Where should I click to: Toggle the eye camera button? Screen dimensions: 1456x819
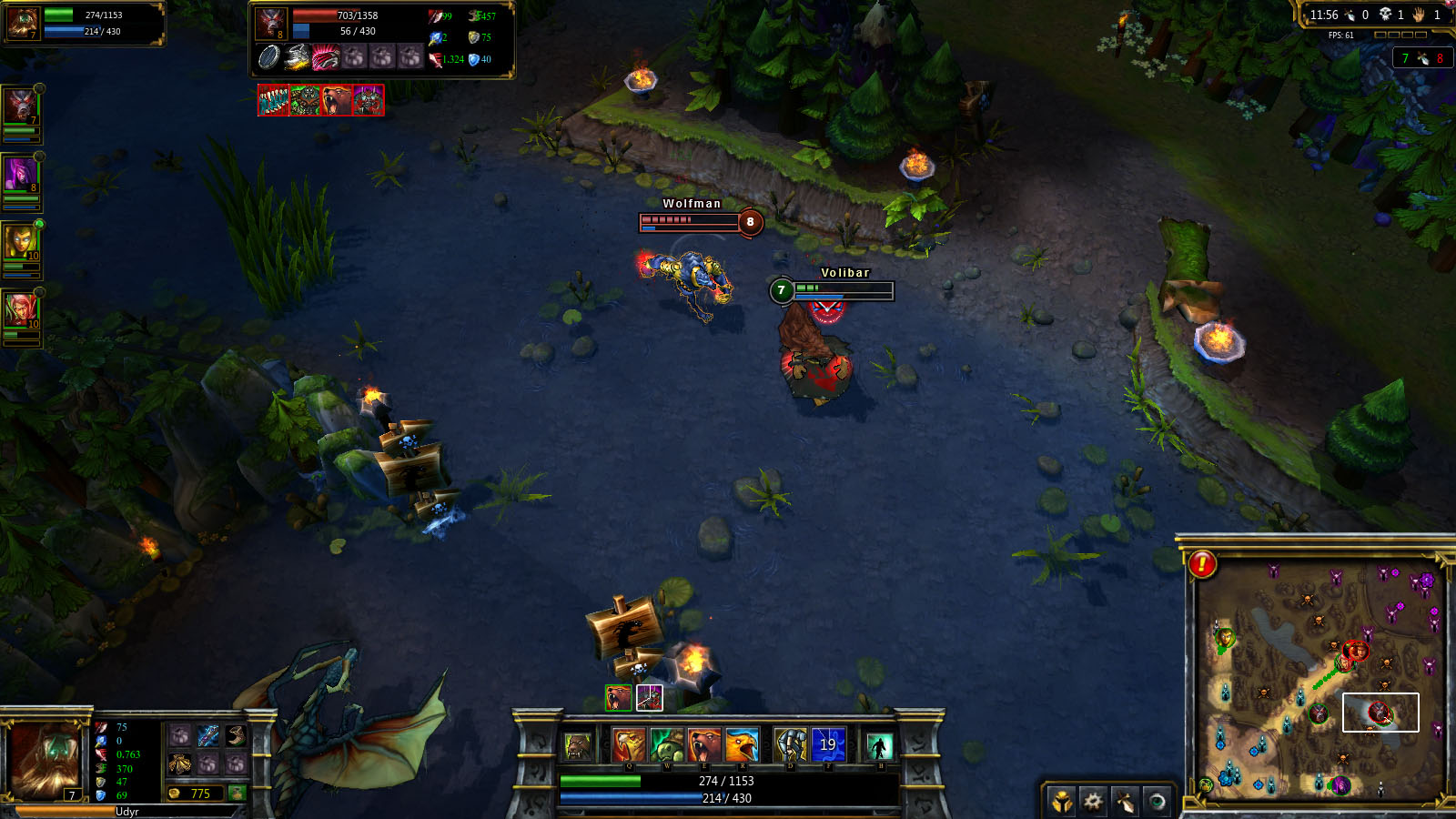pyautogui.click(x=1157, y=802)
